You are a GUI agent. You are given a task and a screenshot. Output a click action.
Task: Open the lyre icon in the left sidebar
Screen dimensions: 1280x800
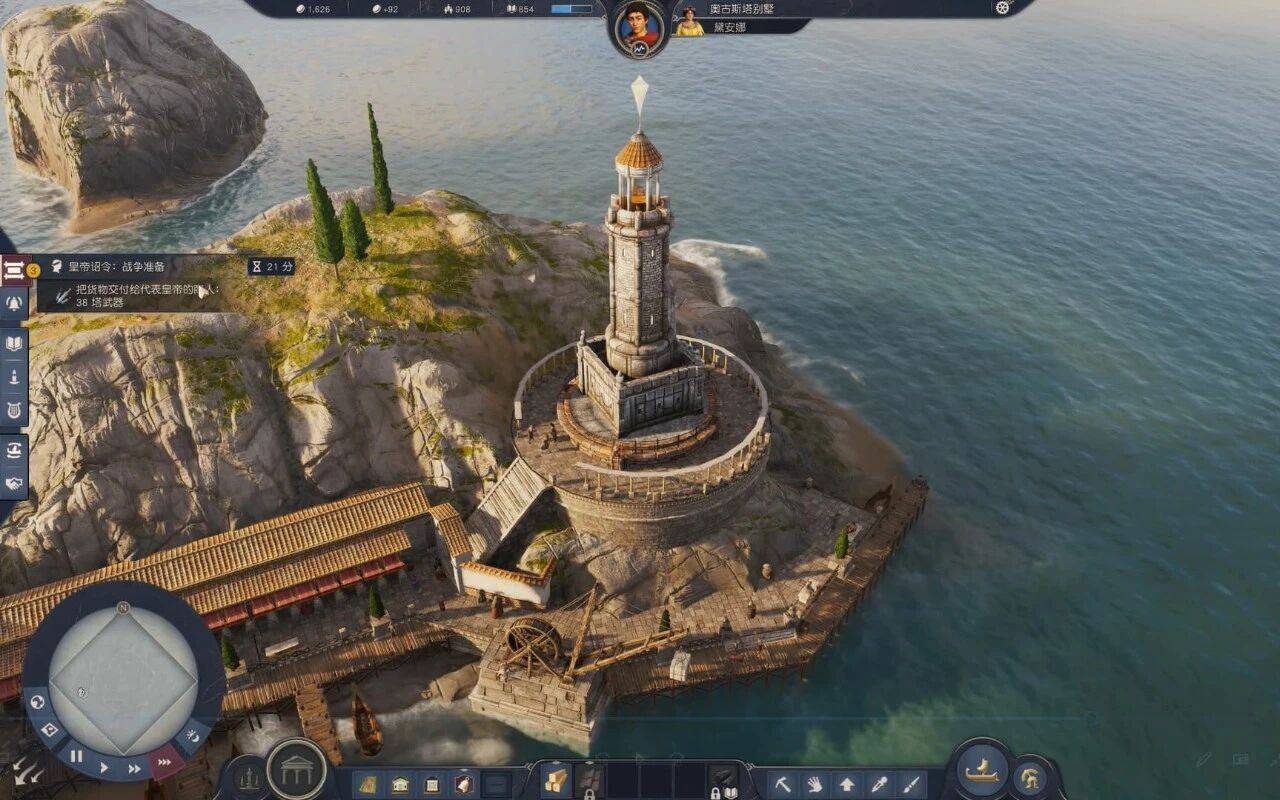pyautogui.click(x=14, y=409)
